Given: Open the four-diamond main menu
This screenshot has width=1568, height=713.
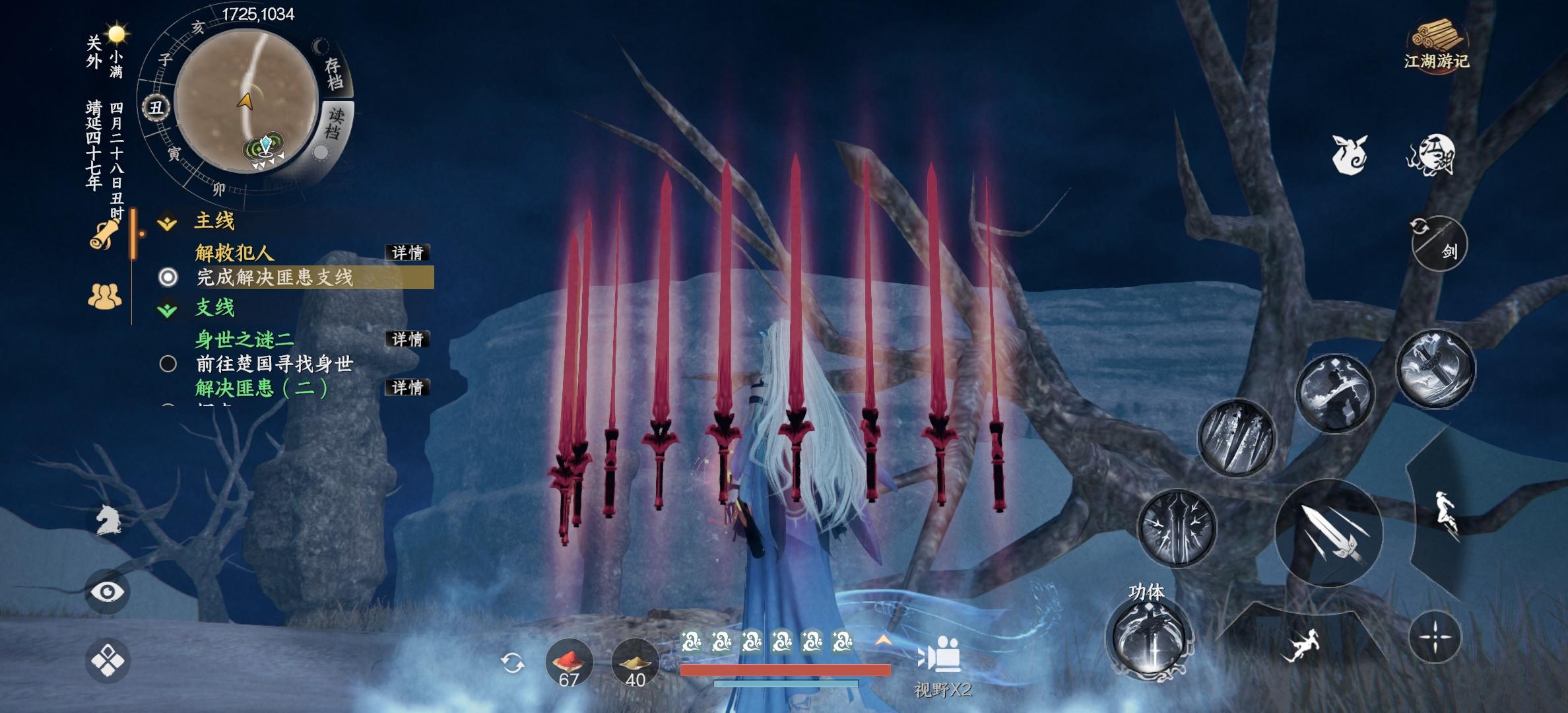Looking at the screenshot, I should (x=108, y=660).
